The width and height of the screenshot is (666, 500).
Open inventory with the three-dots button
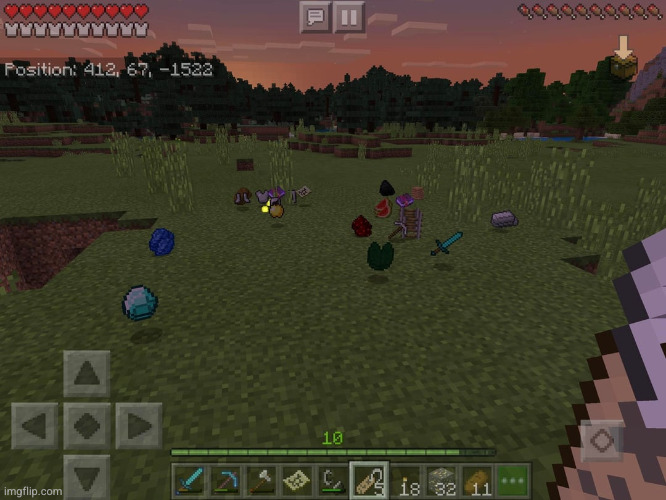pyautogui.click(x=512, y=481)
